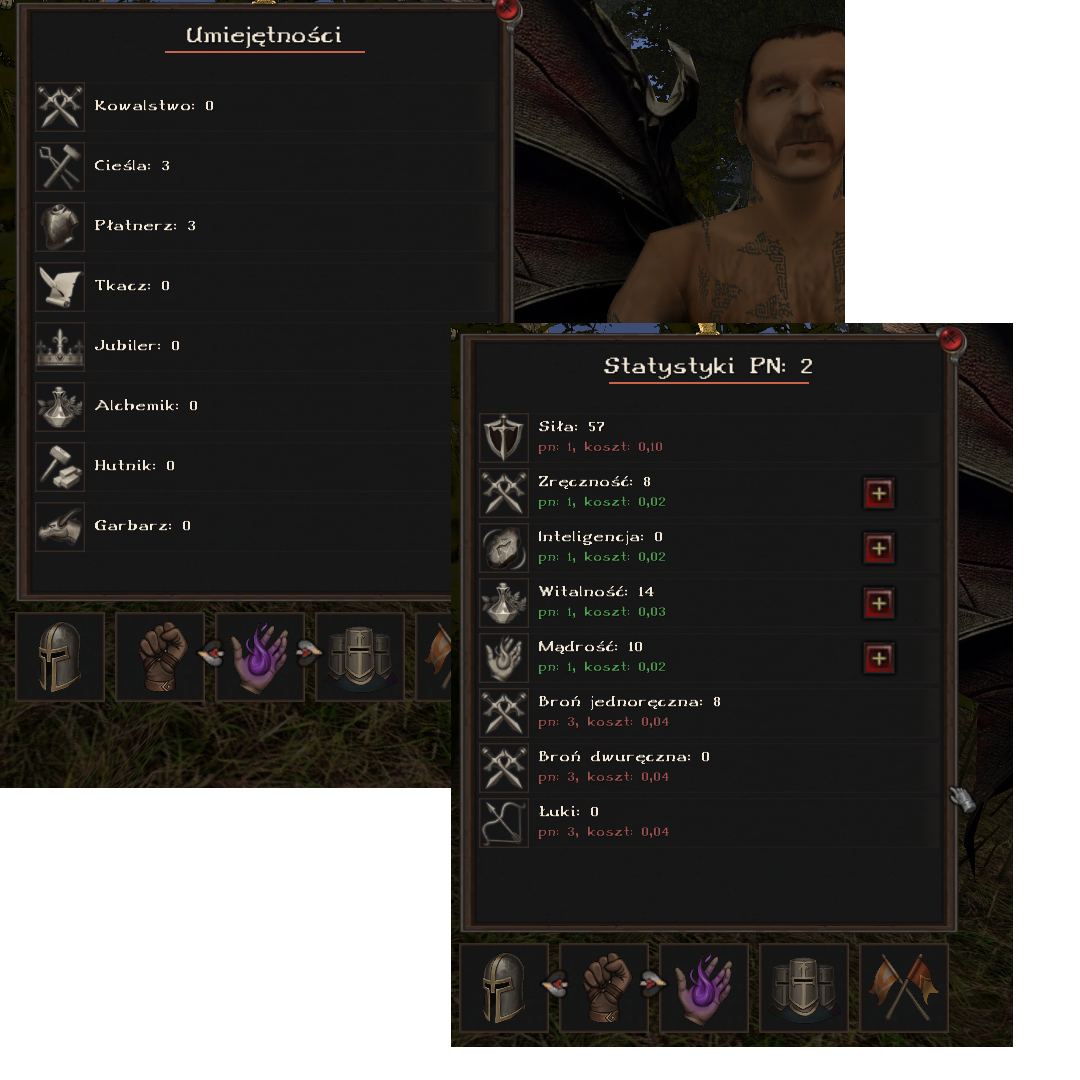Screen dimensions: 1080x1080
Task: Choose the armor set tab below Statystyki
Action: (x=804, y=988)
